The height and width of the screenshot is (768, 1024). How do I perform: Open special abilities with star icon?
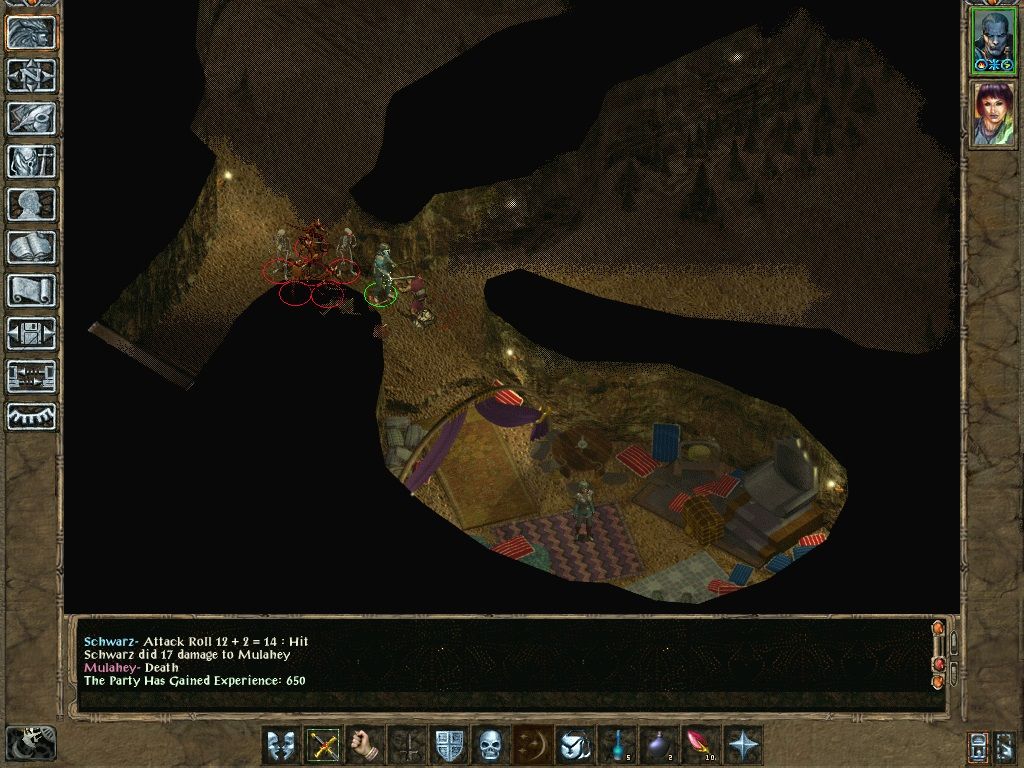(x=744, y=745)
